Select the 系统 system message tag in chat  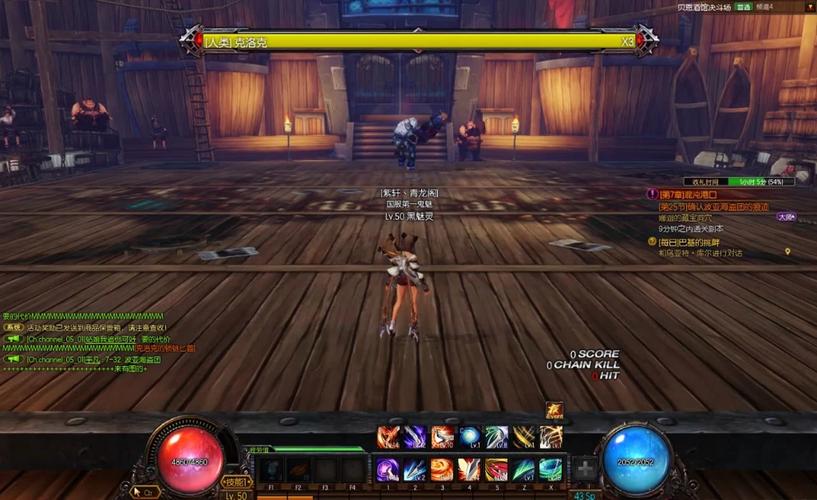[13, 327]
